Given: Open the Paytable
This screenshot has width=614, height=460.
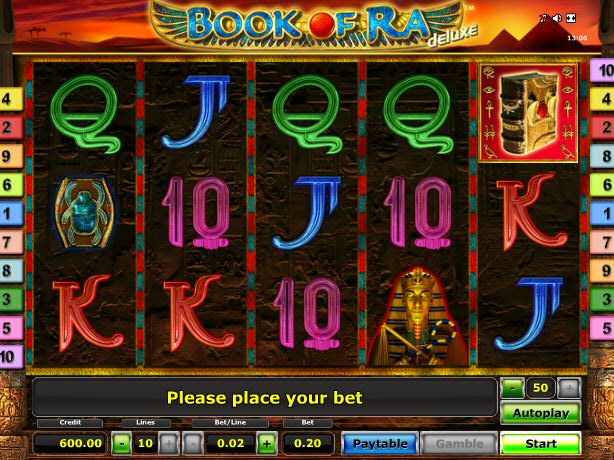Looking at the screenshot, I should click(x=380, y=443).
